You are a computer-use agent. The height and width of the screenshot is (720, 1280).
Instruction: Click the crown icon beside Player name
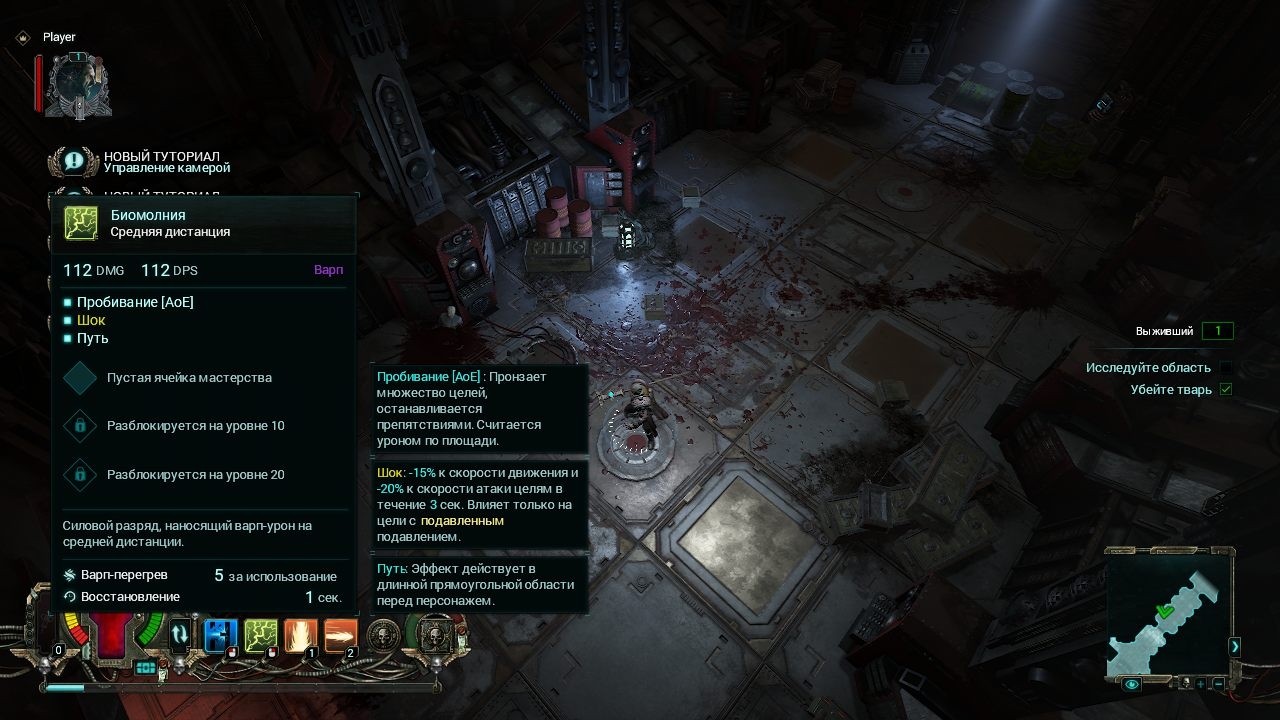22,37
